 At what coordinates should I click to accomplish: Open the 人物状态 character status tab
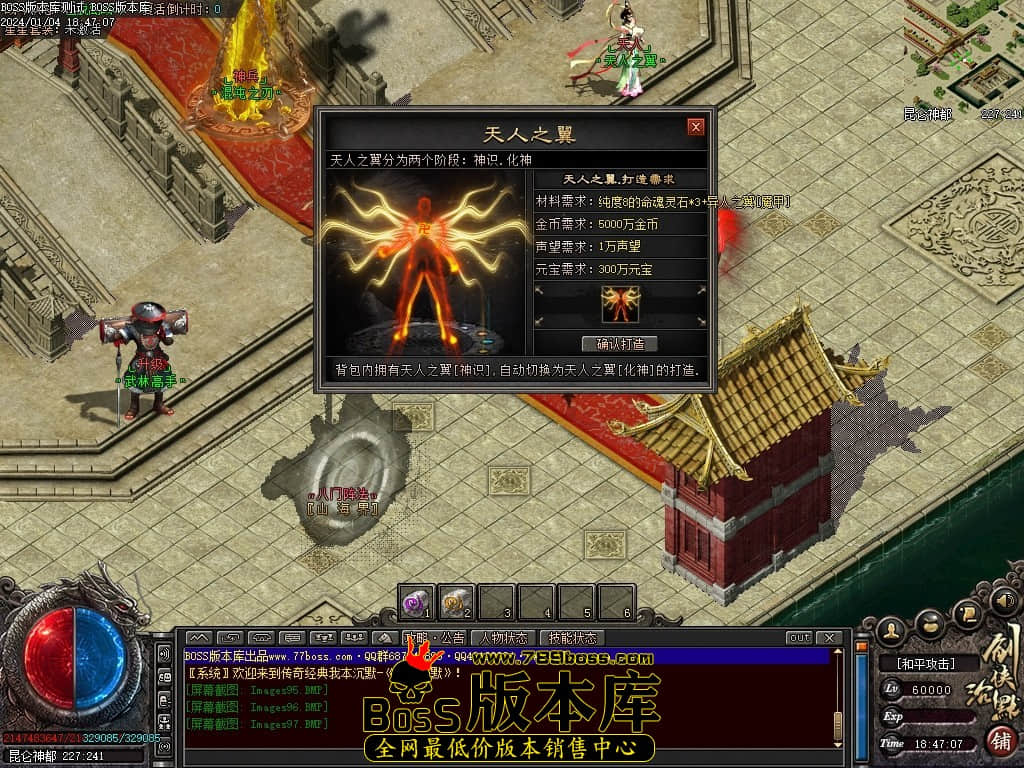pos(504,638)
